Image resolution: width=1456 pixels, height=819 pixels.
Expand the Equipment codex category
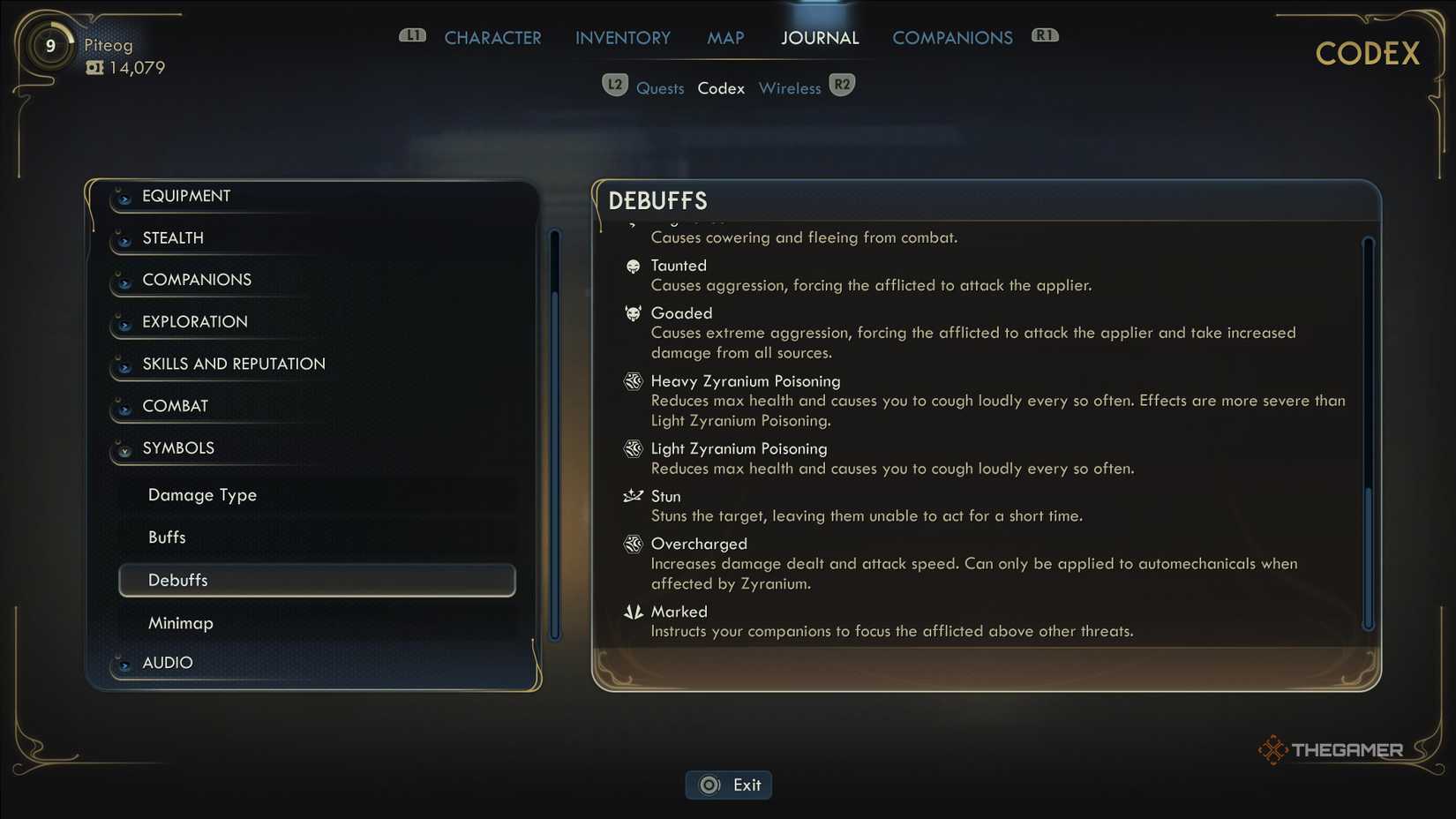(x=186, y=196)
